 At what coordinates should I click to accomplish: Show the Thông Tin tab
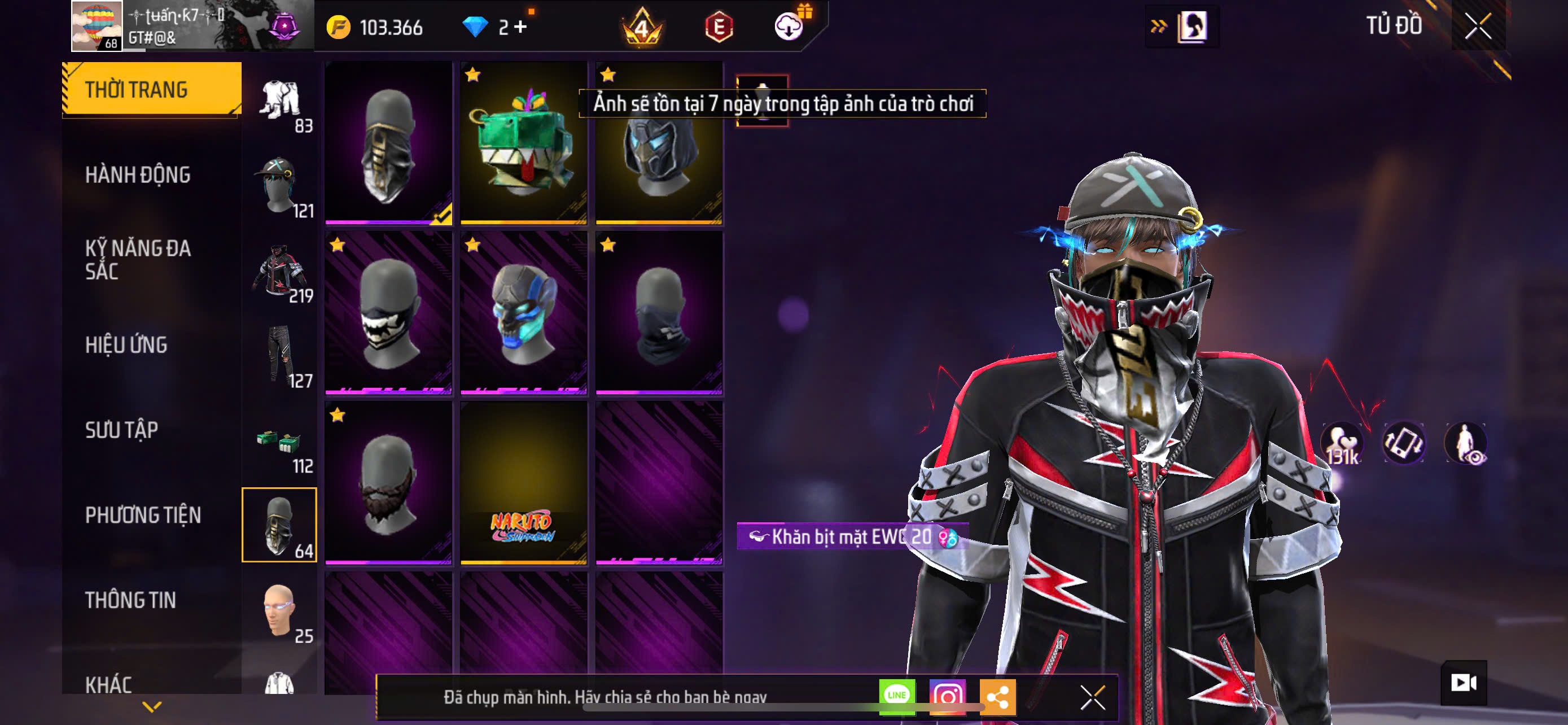(130, 600)
